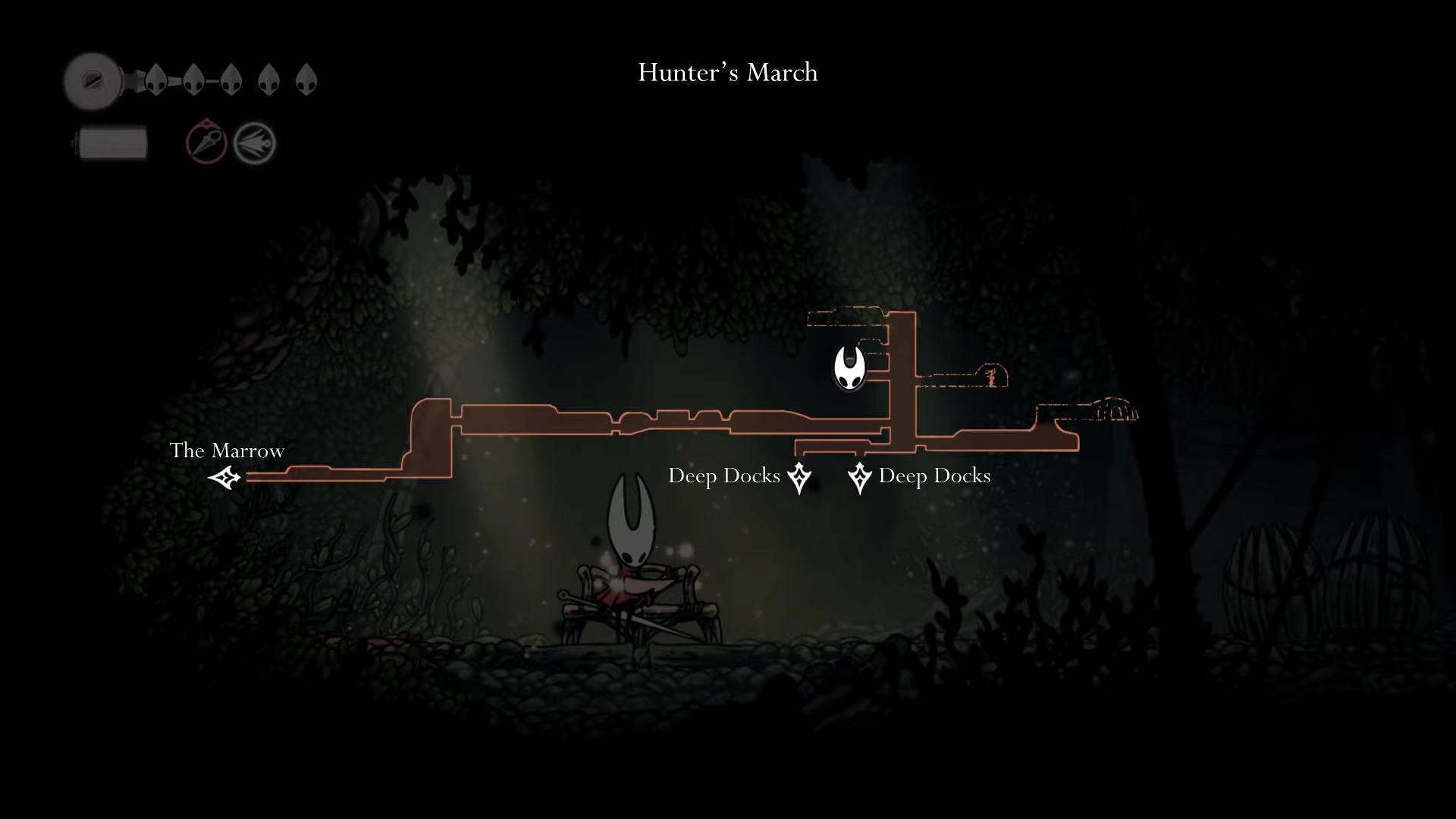Click the Marrow exit arrow marker
1456x819 pixels.
point(224,478)
